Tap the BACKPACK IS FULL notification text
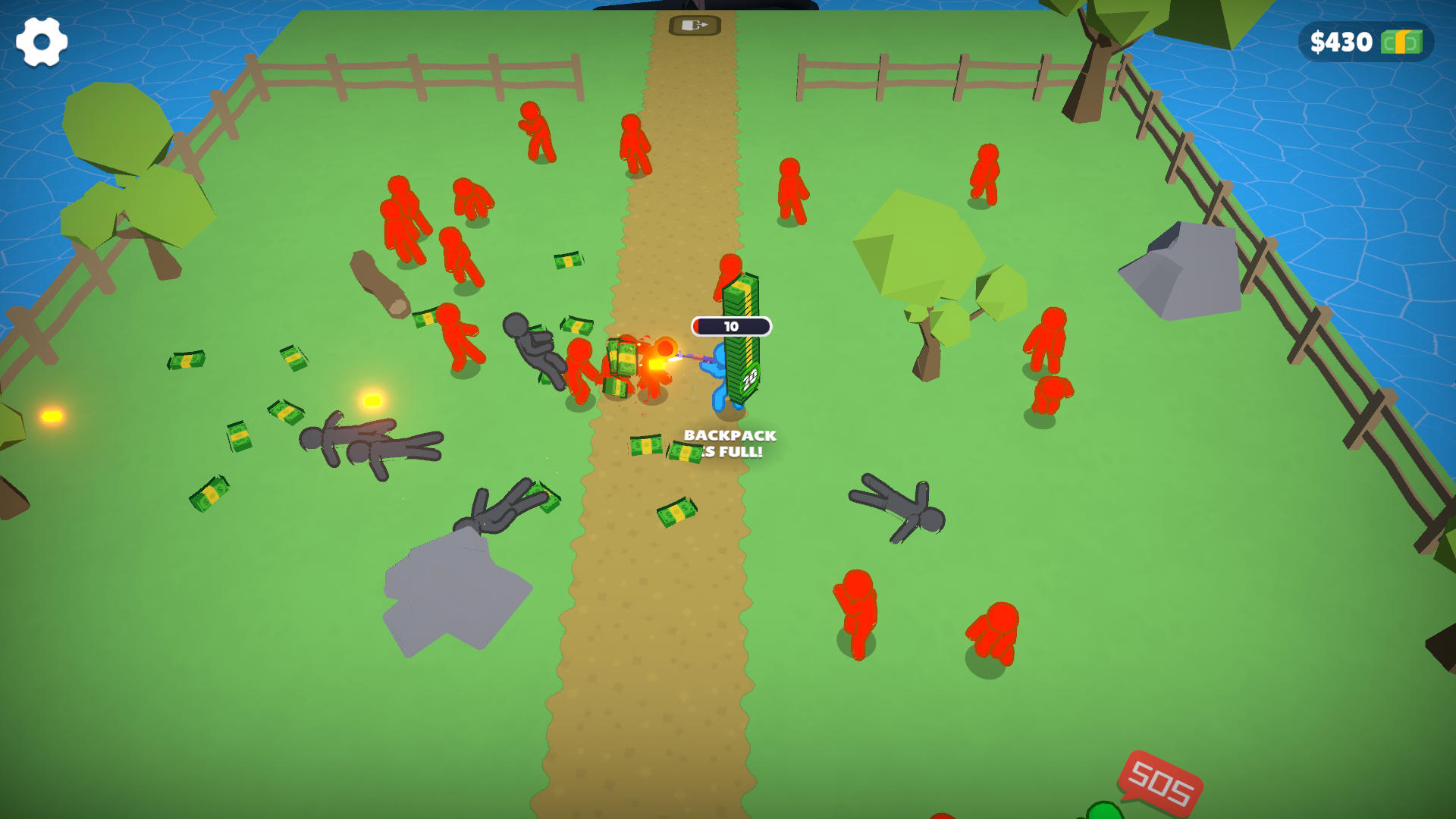 pyautogui.click(x=727, y=444)
